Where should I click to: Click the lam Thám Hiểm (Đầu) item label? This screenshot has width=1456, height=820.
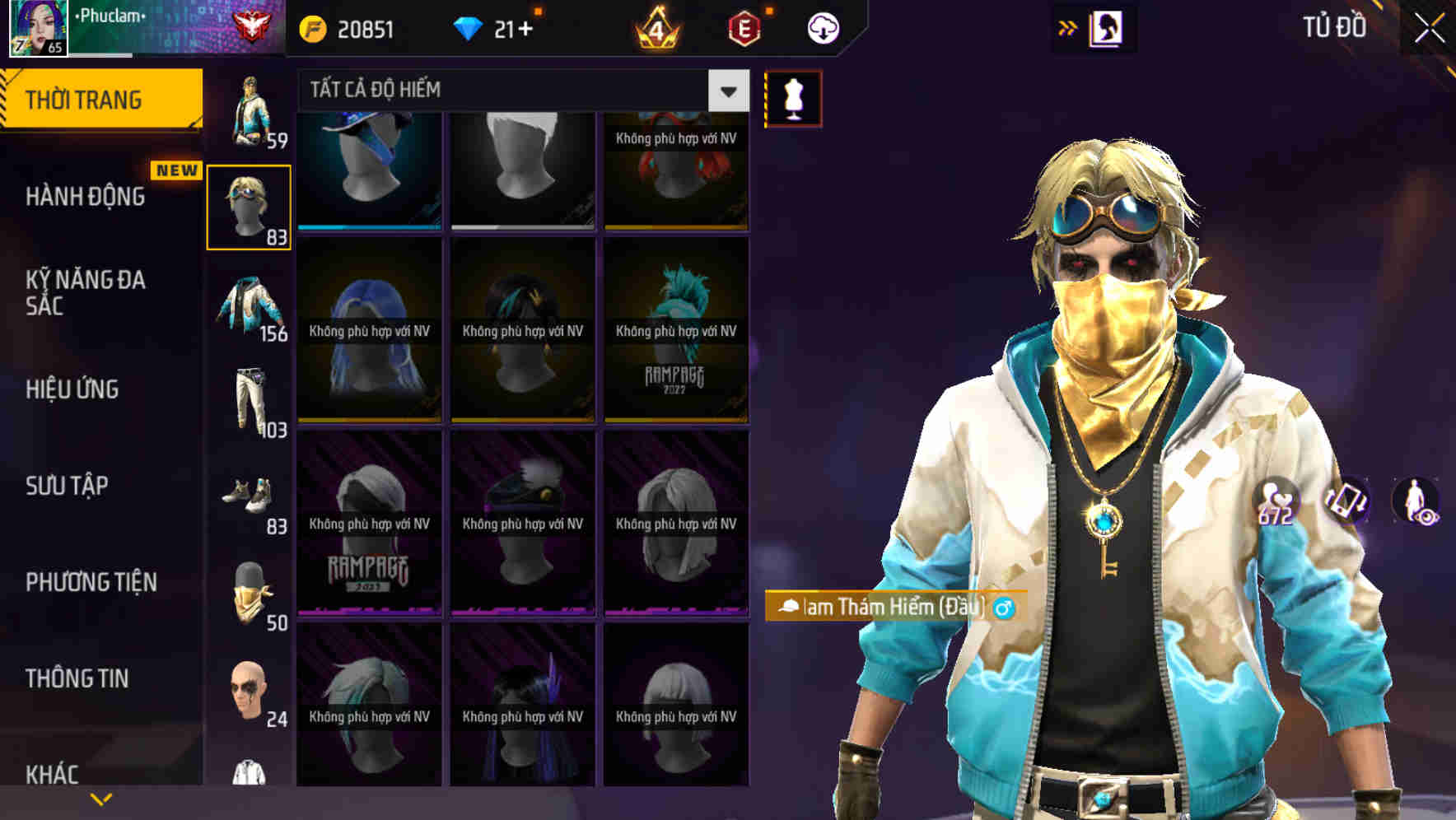coord(889,607)
